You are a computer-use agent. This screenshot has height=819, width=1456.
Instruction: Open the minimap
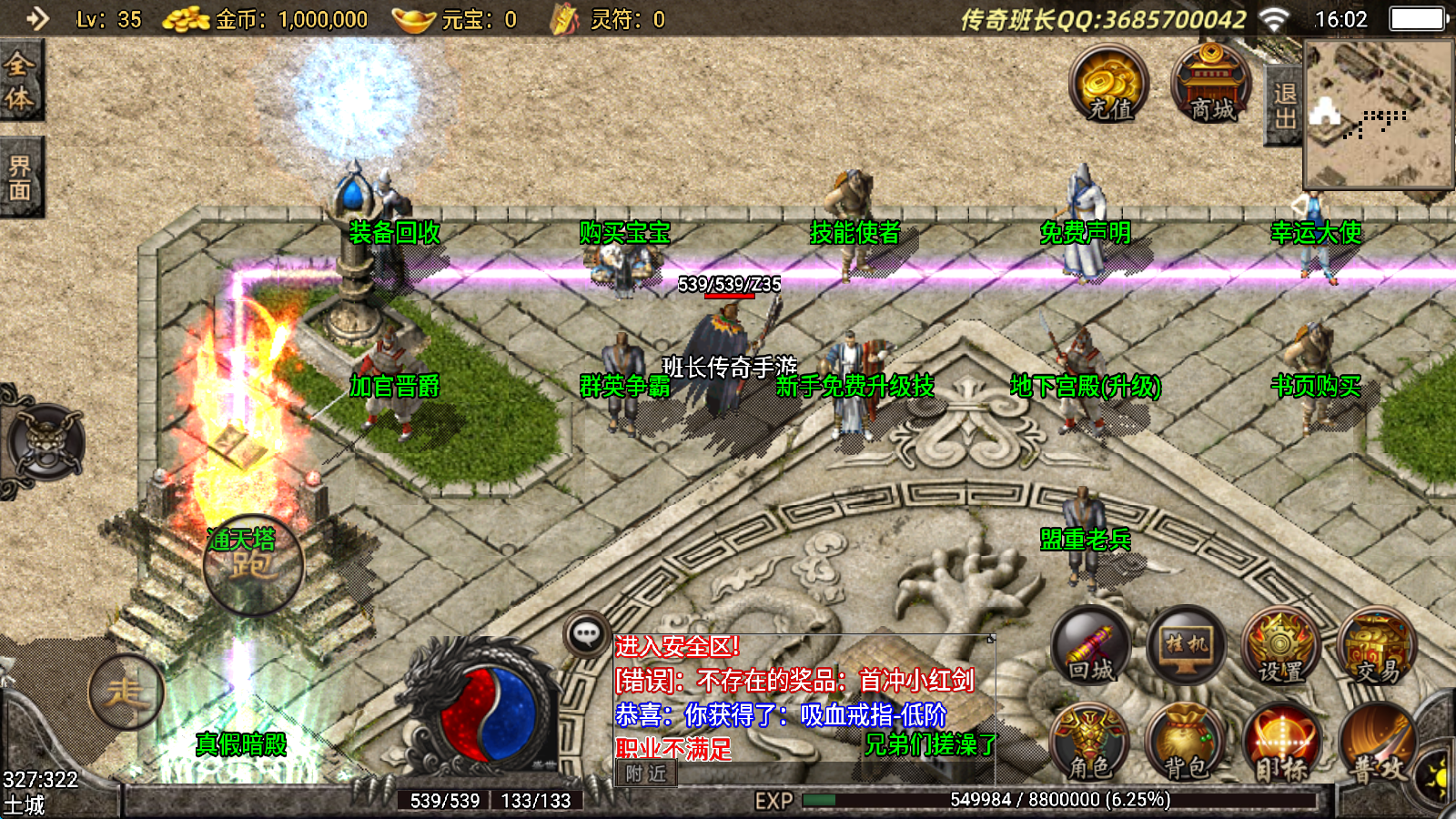(1378, 113)
